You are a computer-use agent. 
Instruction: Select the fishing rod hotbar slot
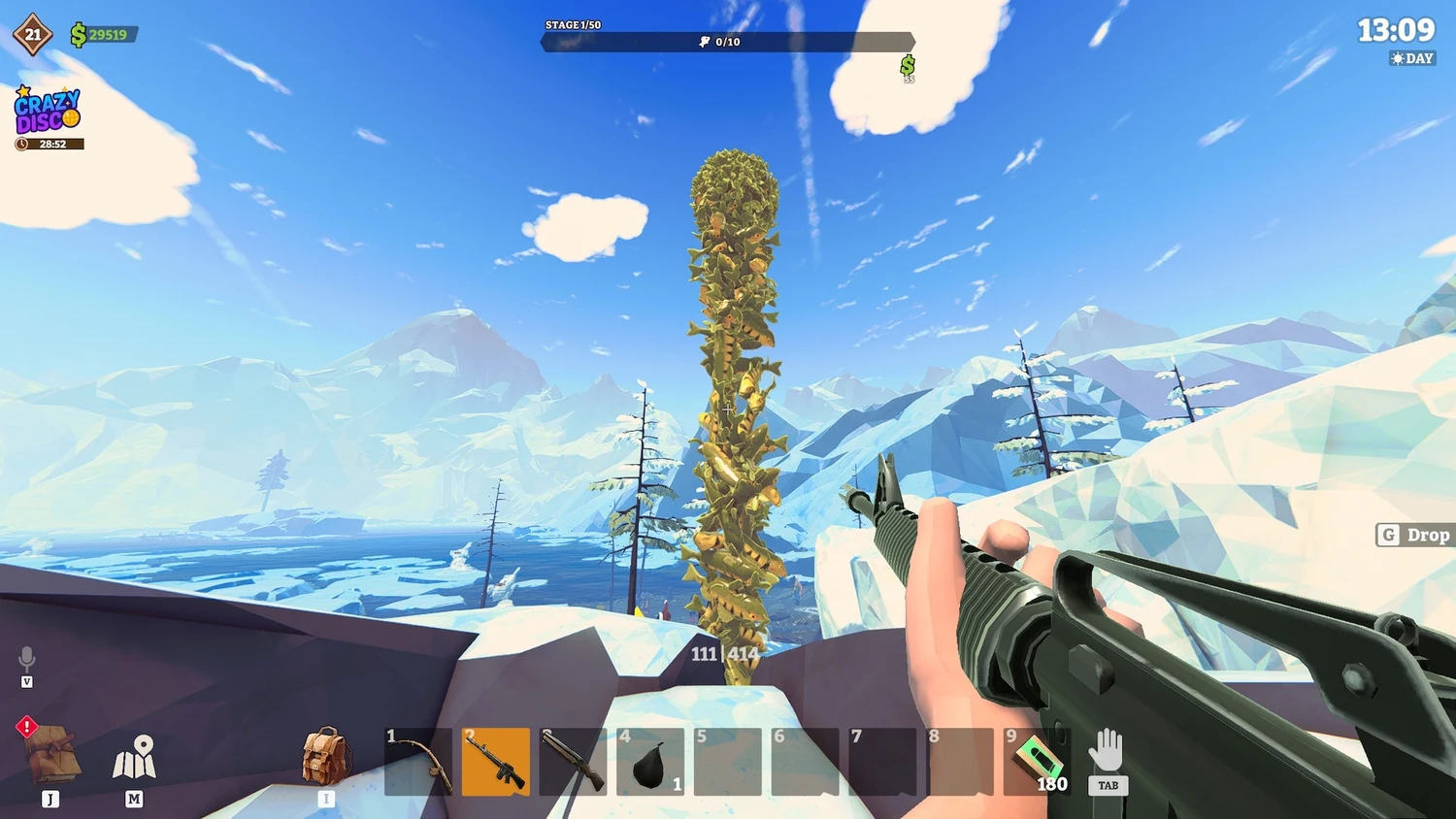point(418,762)
